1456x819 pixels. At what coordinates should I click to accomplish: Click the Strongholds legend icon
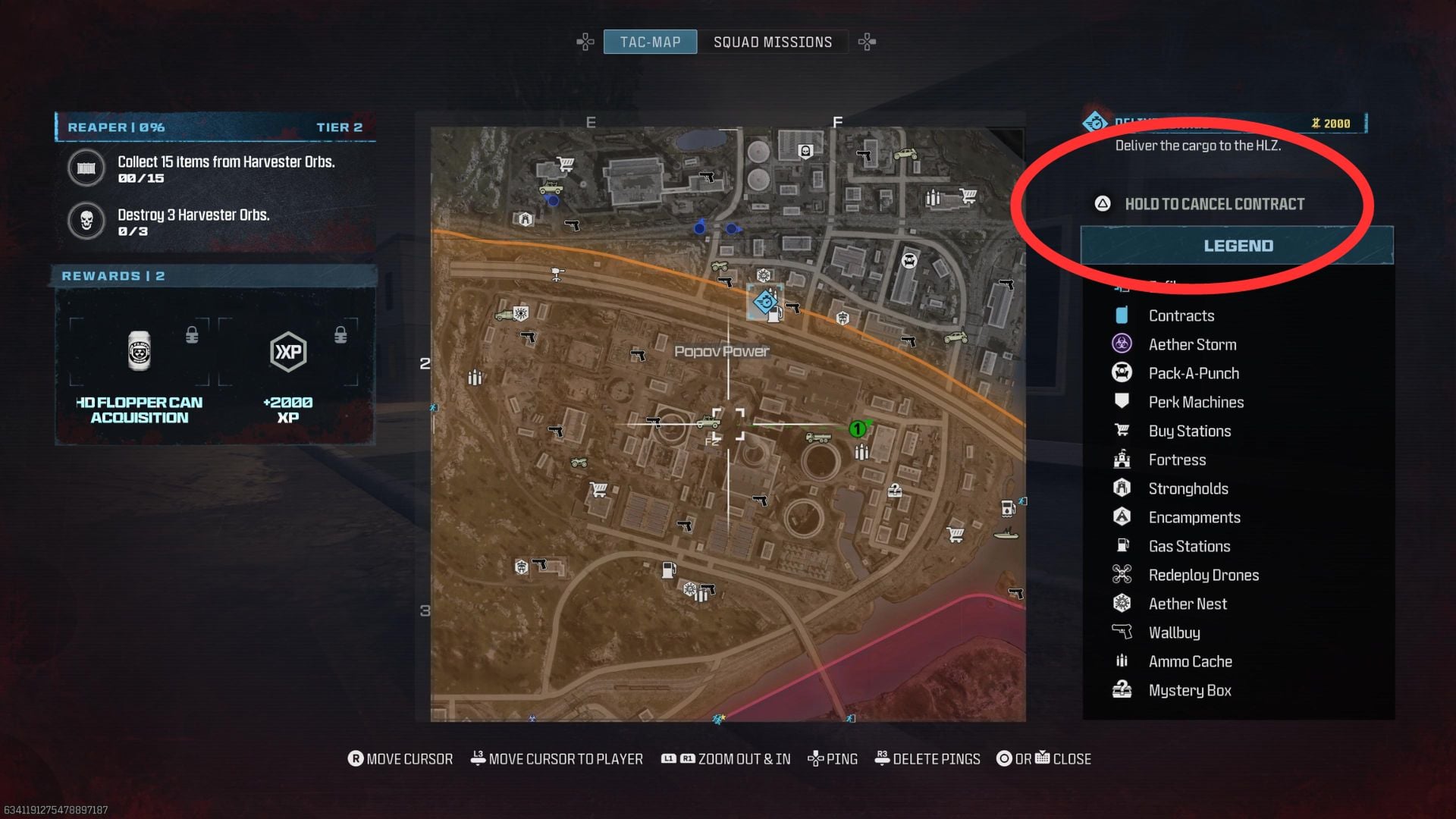point(1122,488)
